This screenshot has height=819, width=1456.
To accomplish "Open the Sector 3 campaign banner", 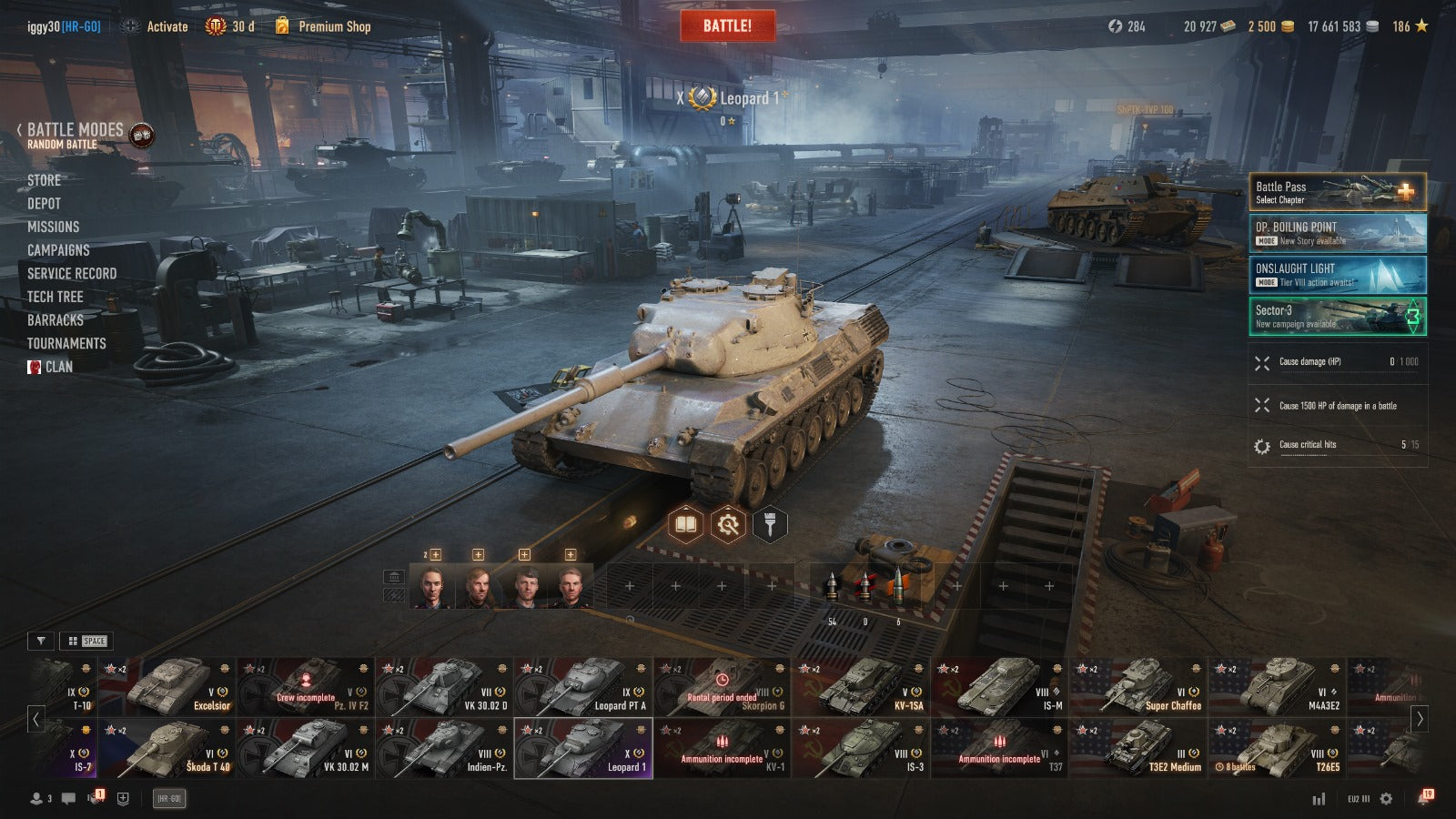I will tap(1337, 316).
